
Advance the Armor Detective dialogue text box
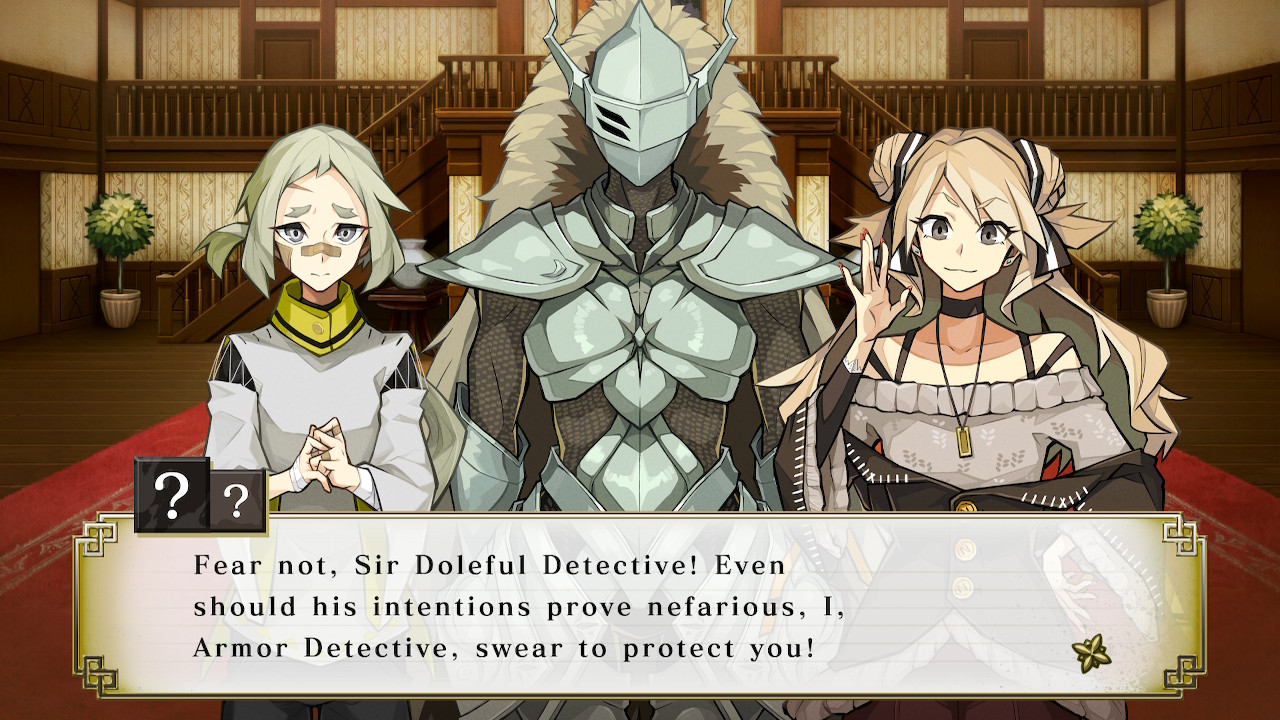point(640,605)
